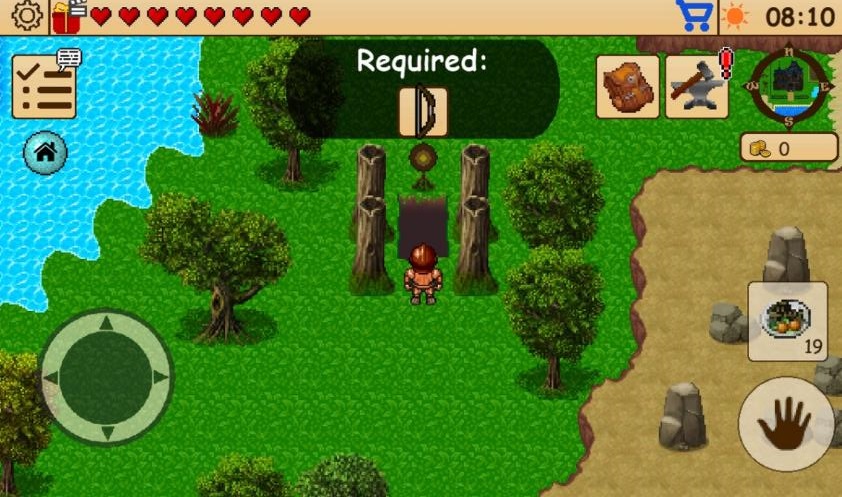Viewport: 842px width, 497px height.
Task: Open the leather backpack inventory
Action: [628, 87]
